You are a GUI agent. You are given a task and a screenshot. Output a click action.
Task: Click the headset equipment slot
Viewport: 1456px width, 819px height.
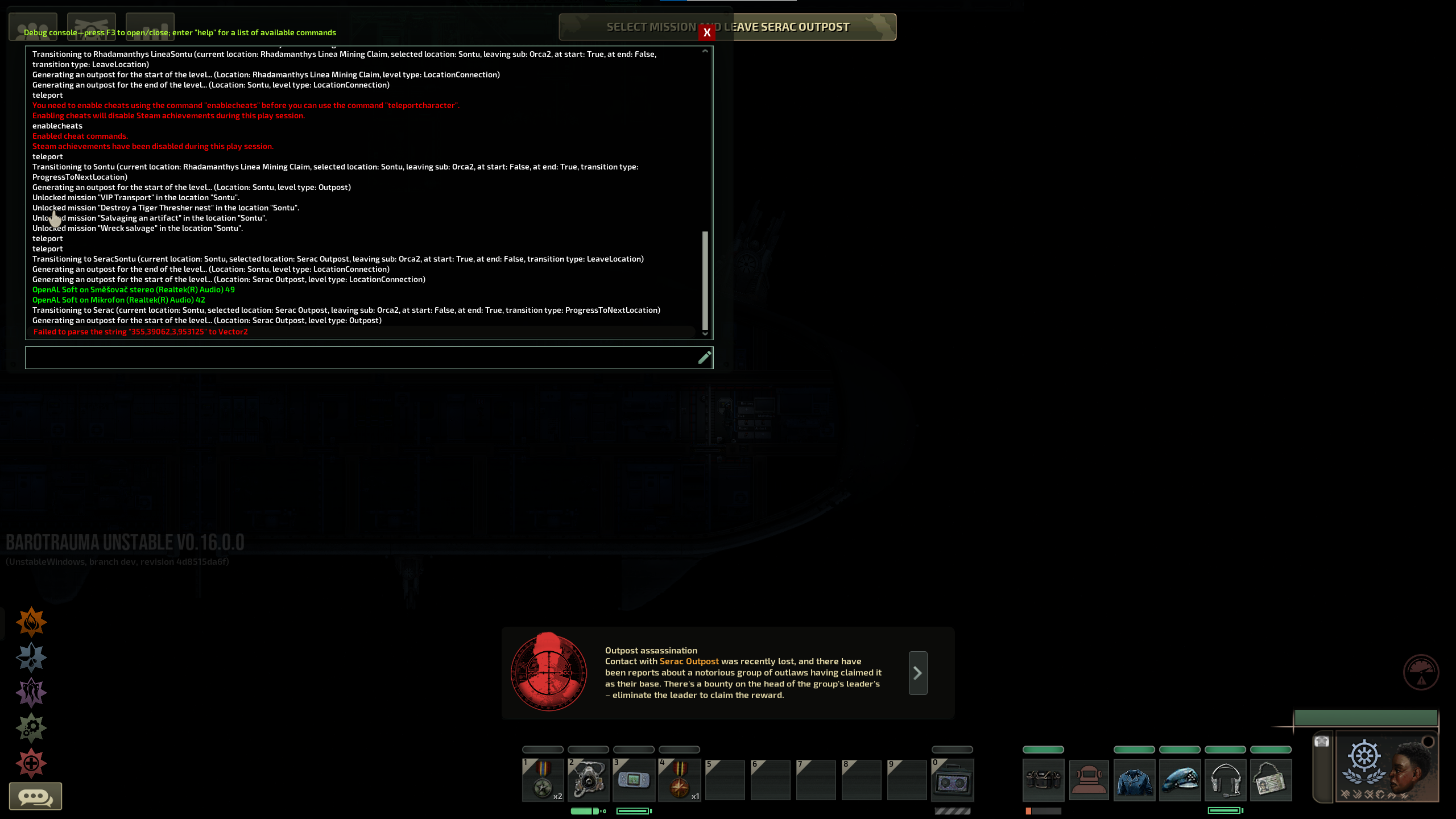[x=1226, y=780]
